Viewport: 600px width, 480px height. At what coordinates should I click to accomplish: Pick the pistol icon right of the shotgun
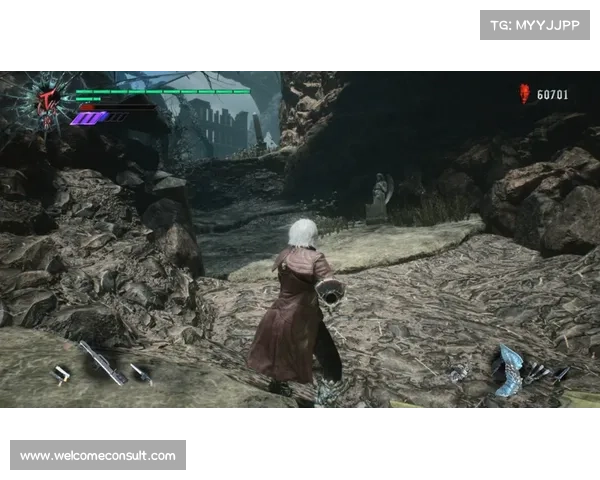141,373
